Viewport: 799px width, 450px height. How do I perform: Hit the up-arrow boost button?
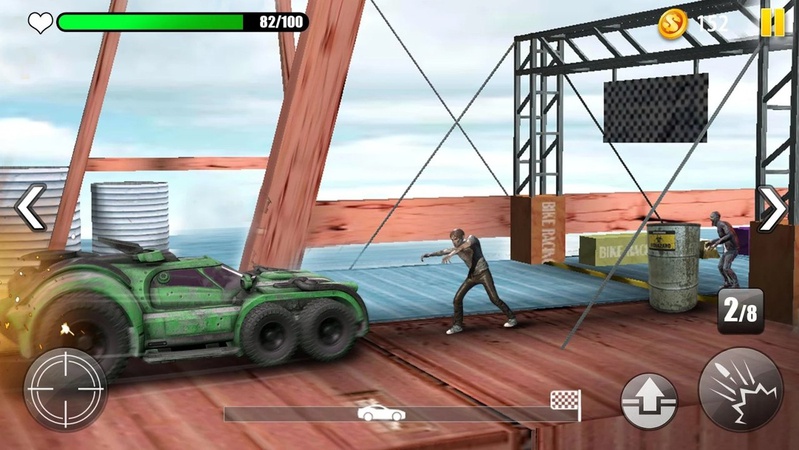650,403
